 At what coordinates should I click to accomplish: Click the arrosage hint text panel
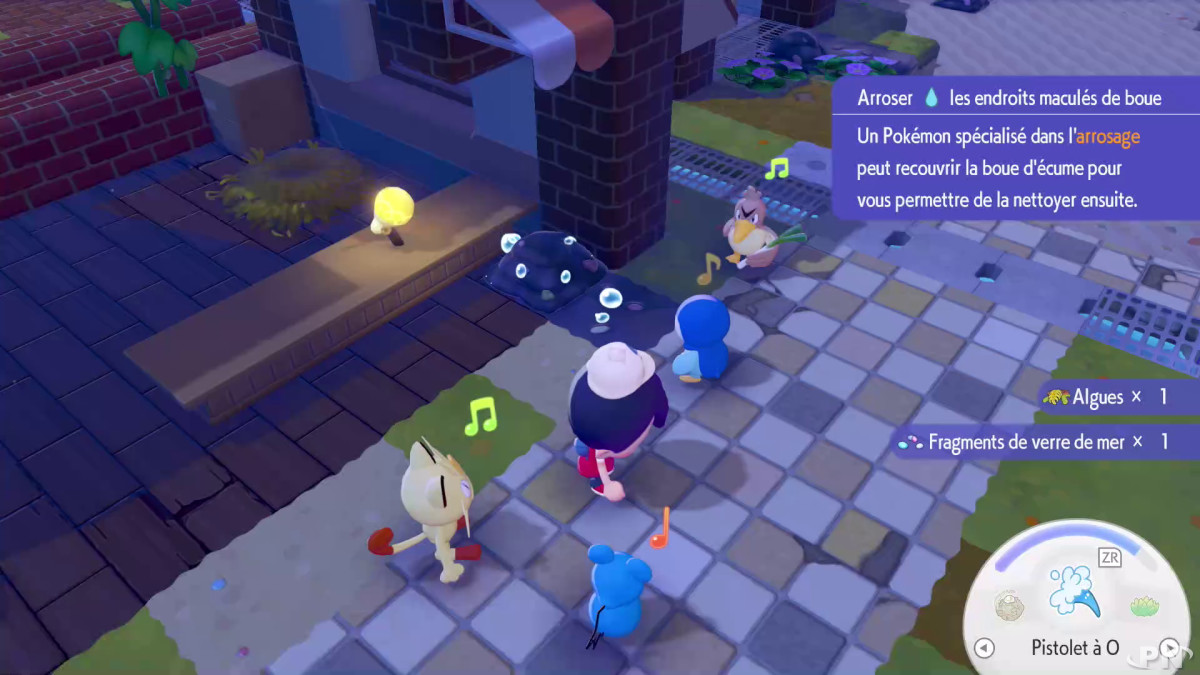1012,167
